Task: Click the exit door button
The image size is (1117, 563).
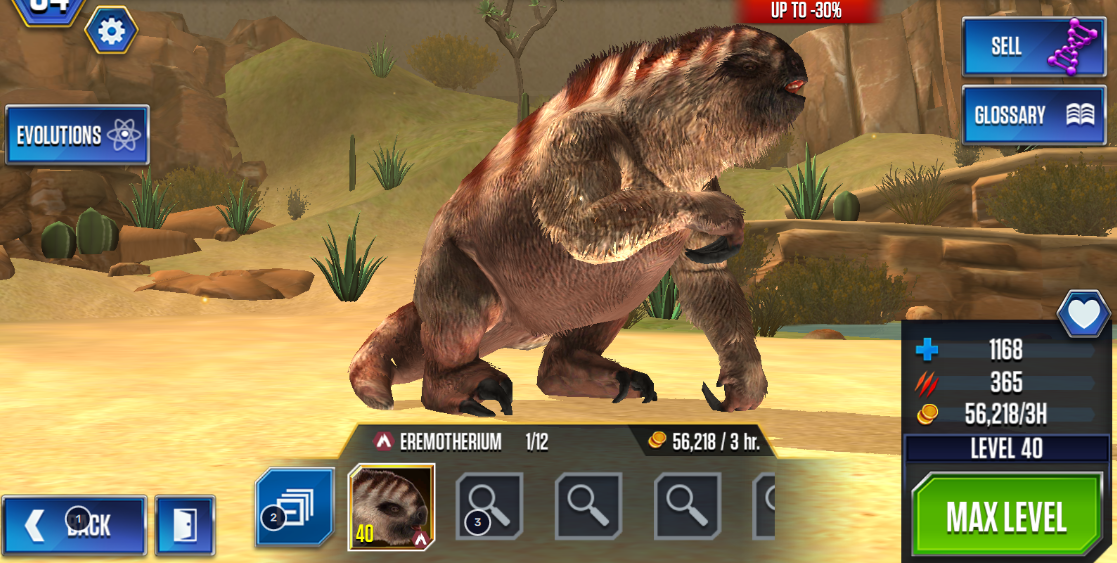Action: point(185,526)
